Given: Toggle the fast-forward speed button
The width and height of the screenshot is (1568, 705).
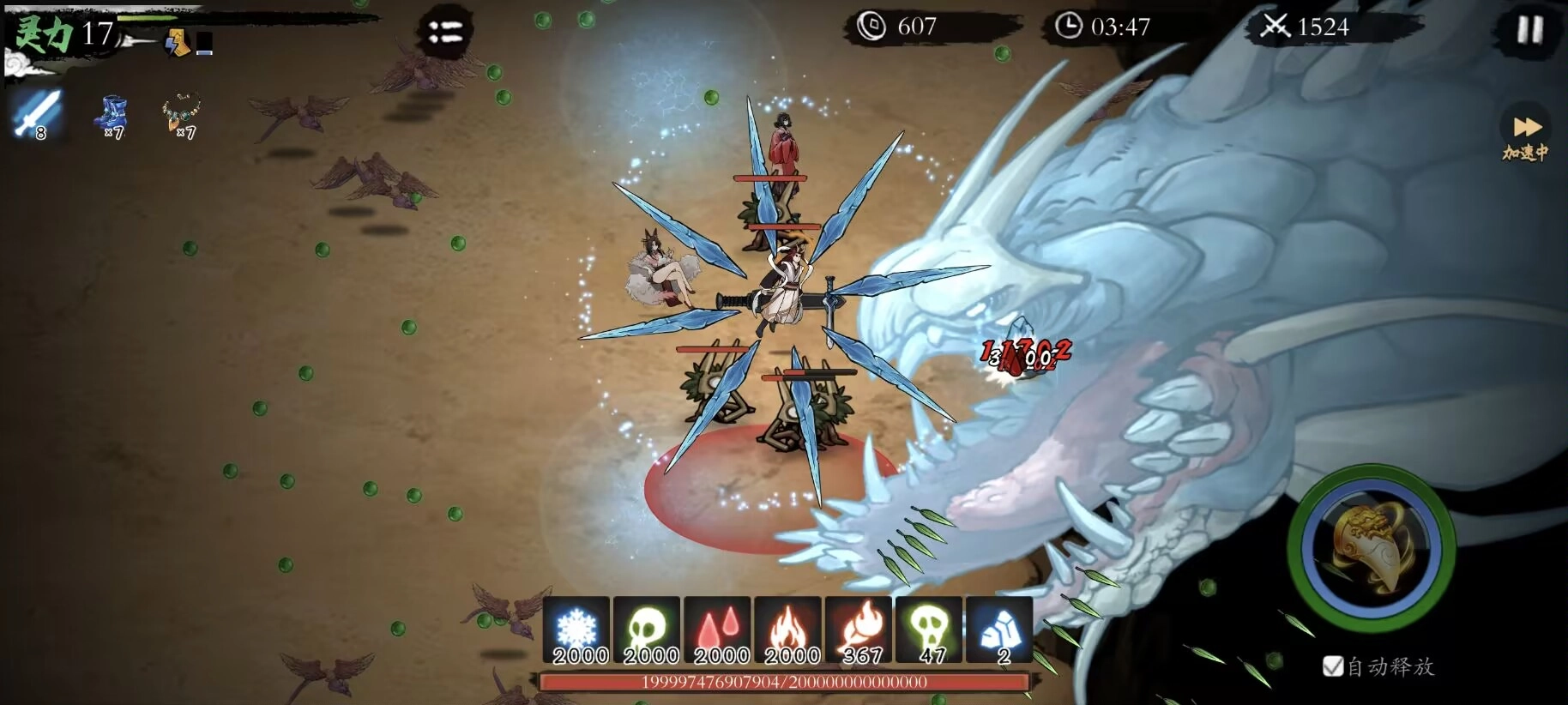Looking at the screenshot, I should tap(1525, 129).
